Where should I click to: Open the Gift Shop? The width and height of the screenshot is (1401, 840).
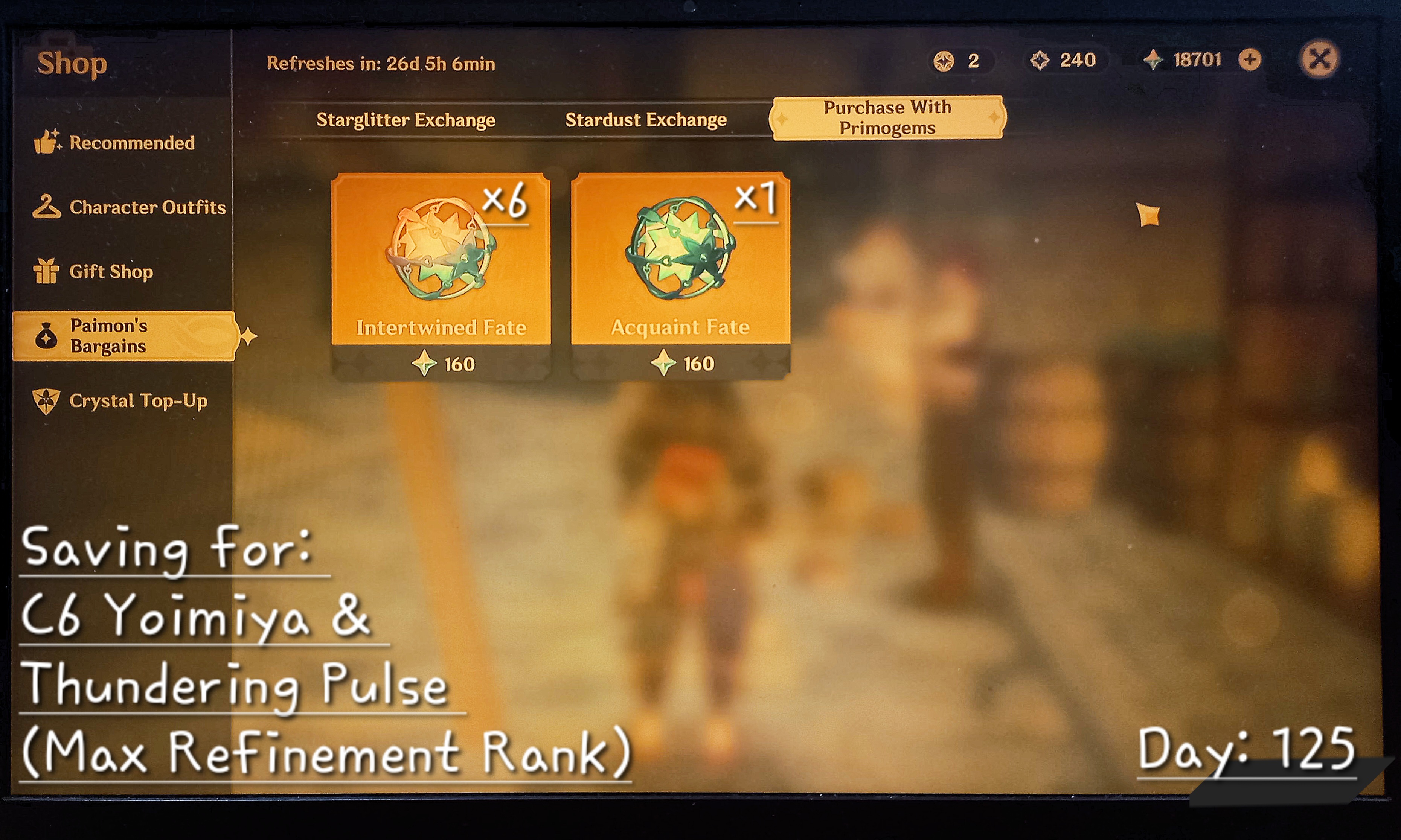click(111, 272)
